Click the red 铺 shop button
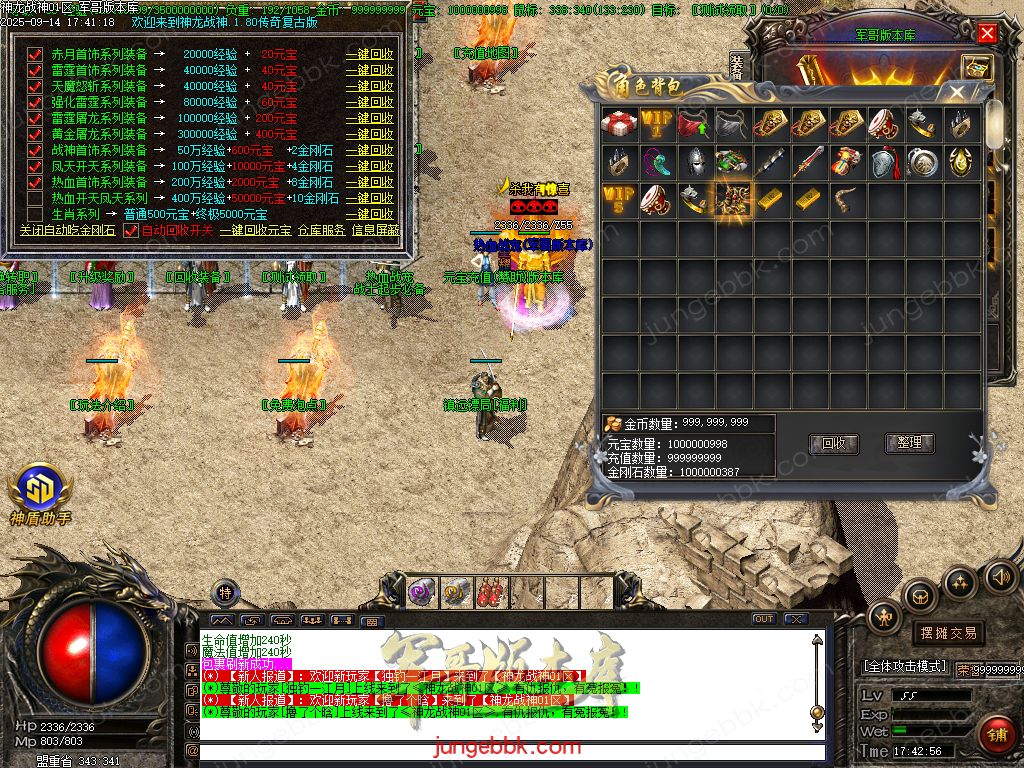The width and height of the screenshot is (1024, 768). 995,733
